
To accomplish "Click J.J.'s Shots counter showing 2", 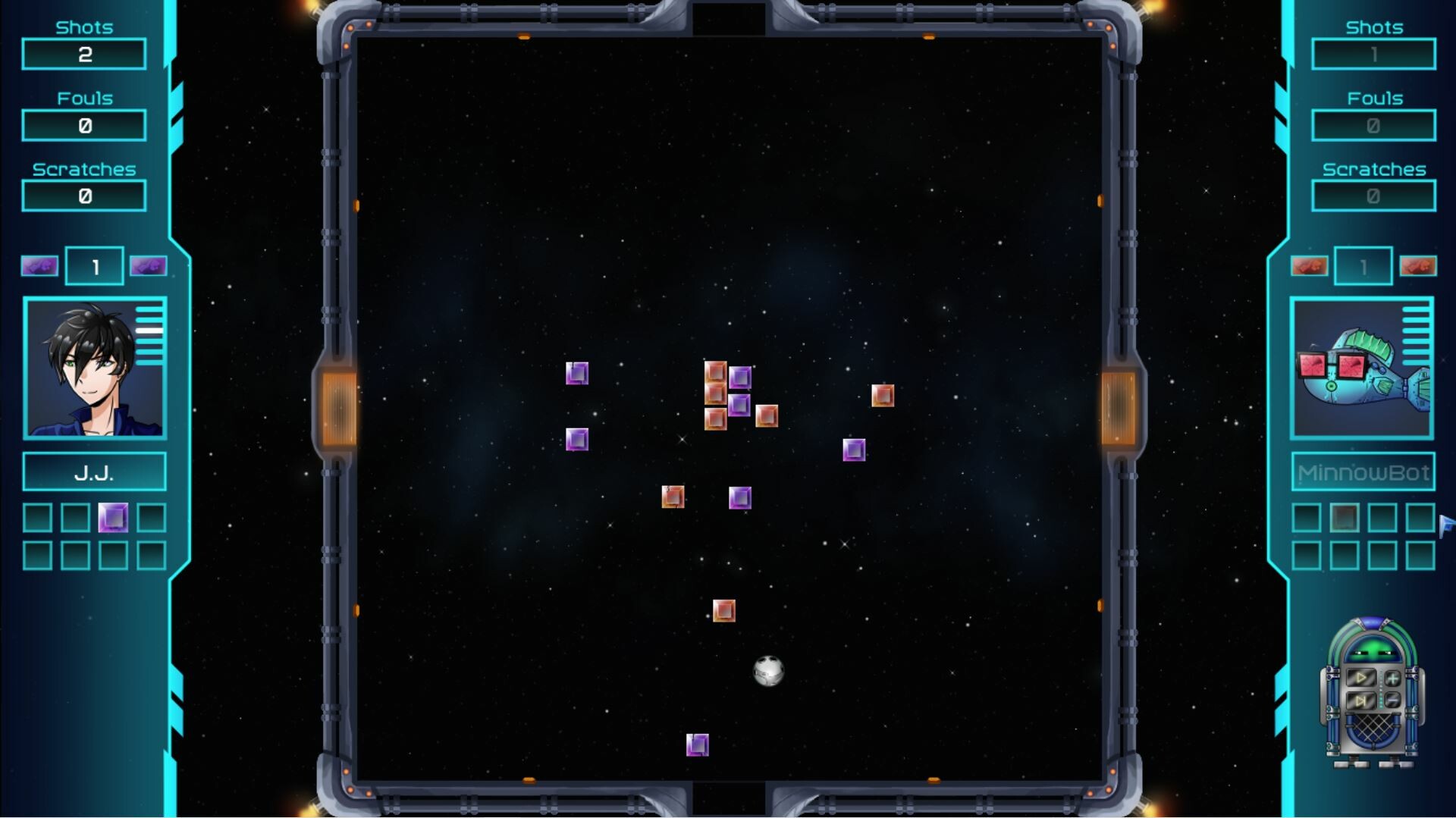I will click(x=83, y=53).
